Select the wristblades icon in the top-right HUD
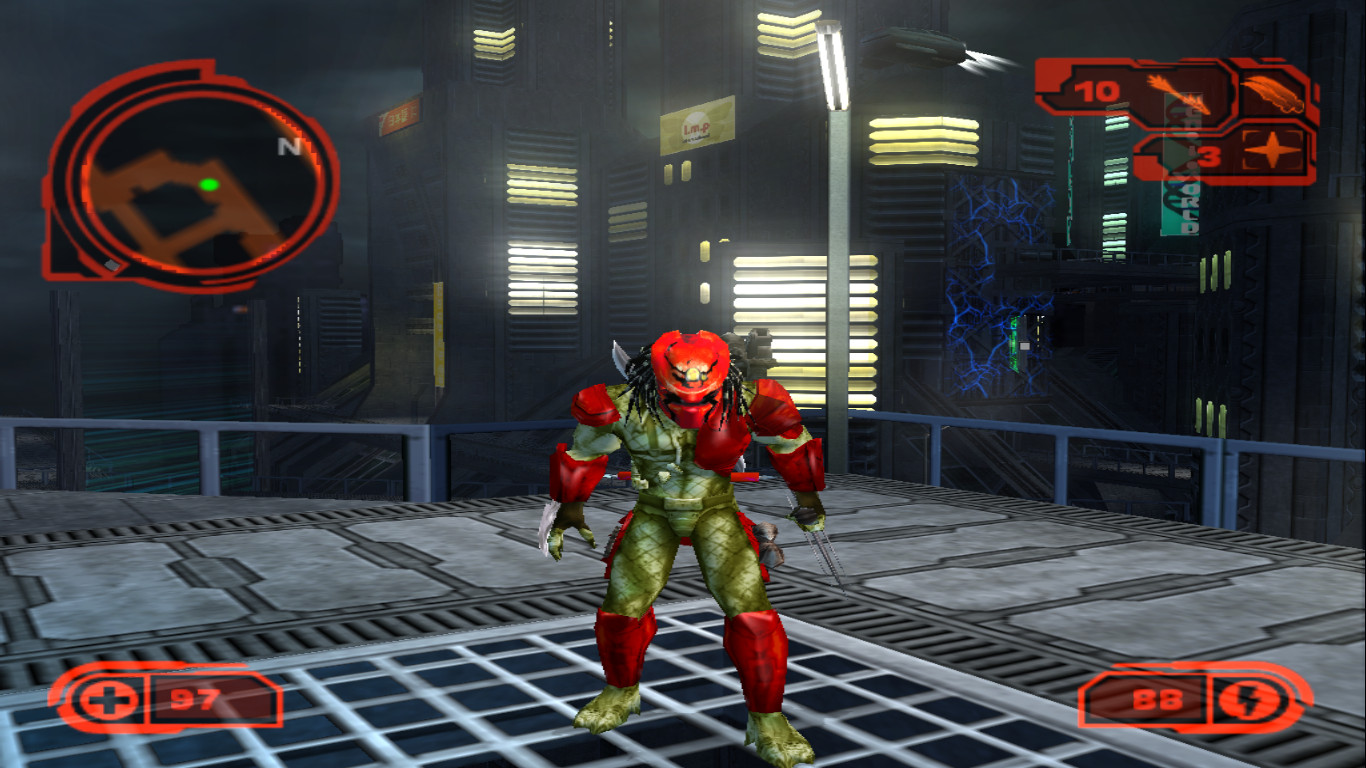1366x768 pixels. click(1273, 92)
